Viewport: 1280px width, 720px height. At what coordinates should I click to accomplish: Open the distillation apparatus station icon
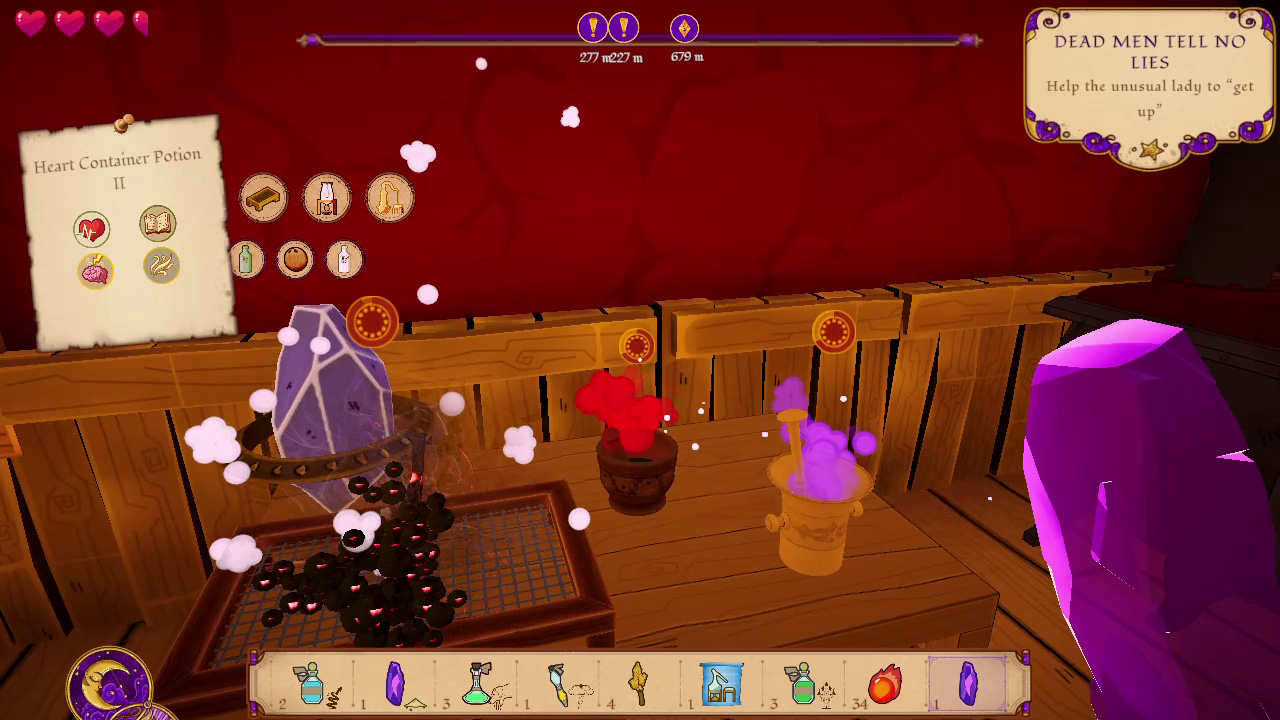389,197
